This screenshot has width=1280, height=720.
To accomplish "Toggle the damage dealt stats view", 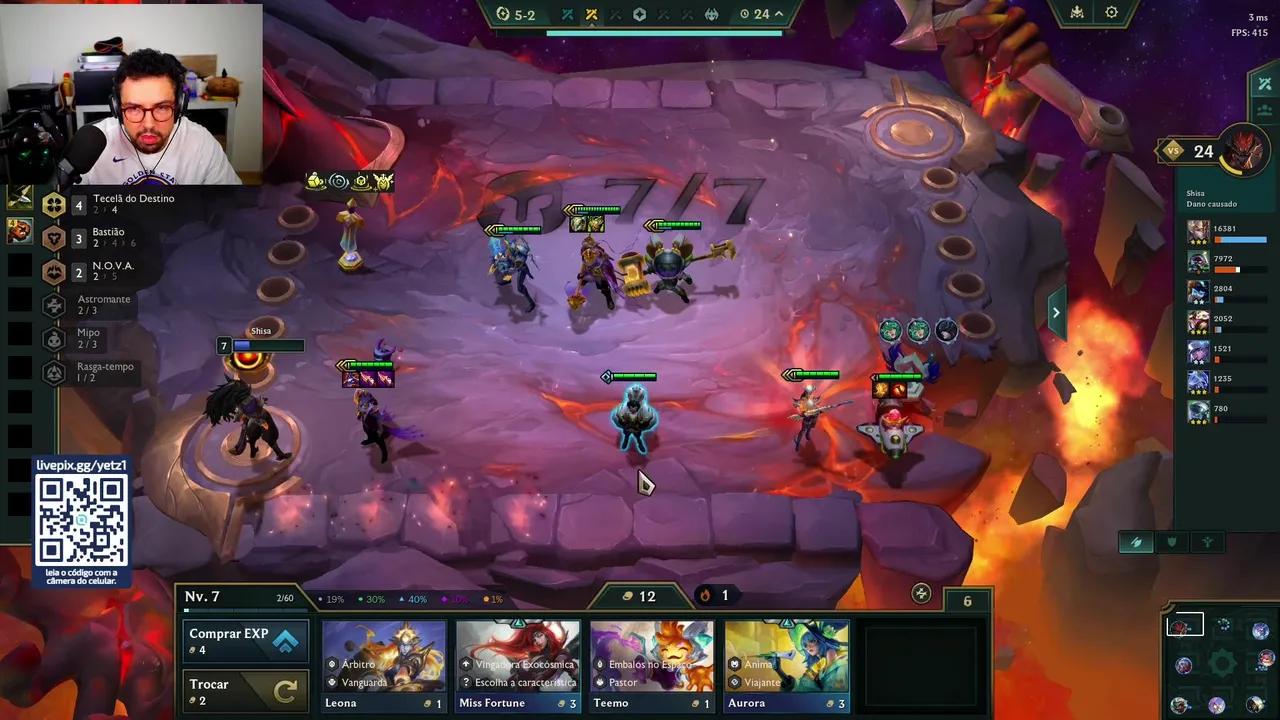I will (x=1136, y=541).
